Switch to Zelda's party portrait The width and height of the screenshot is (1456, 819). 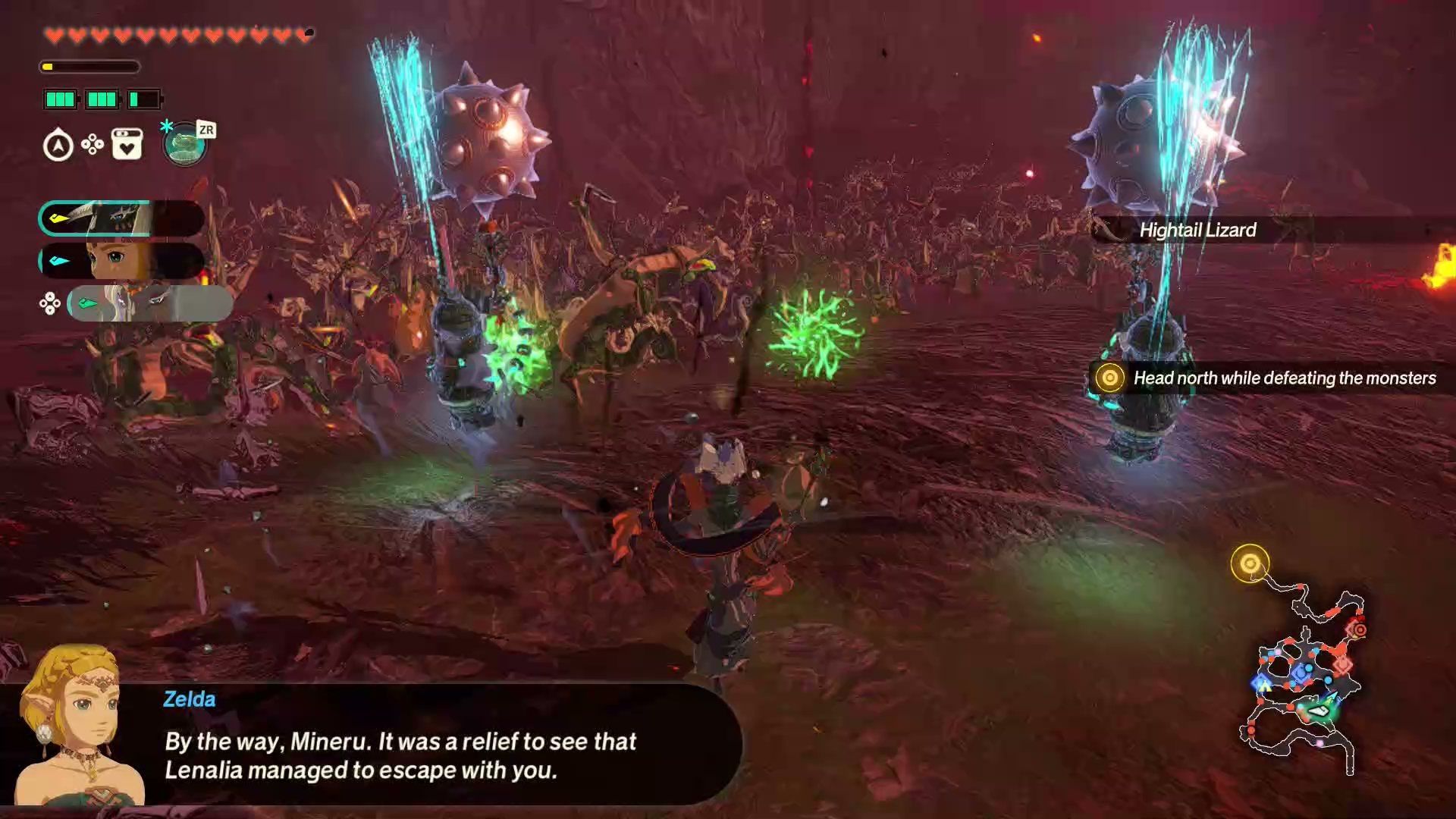tap(121, 261)
